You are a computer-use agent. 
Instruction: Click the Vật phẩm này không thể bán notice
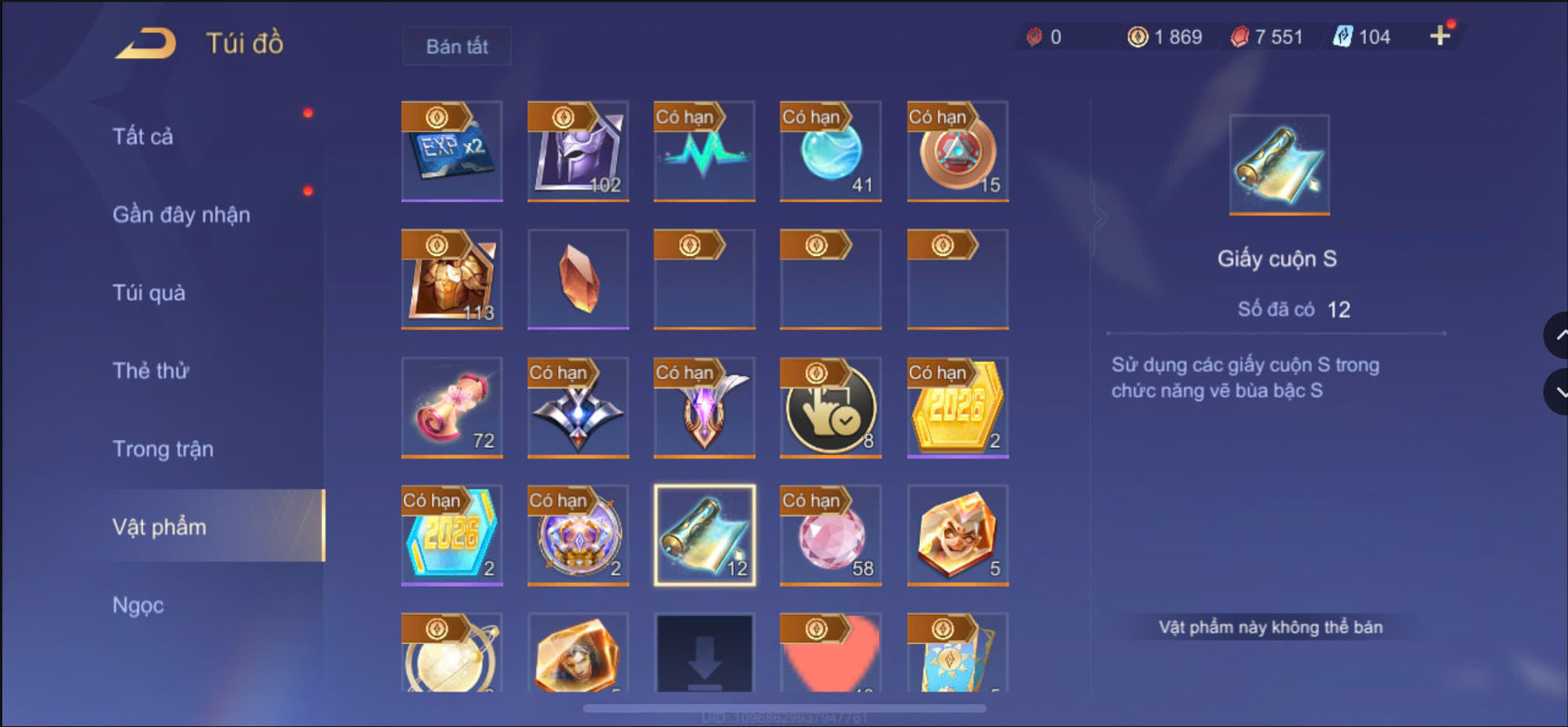1270,627
